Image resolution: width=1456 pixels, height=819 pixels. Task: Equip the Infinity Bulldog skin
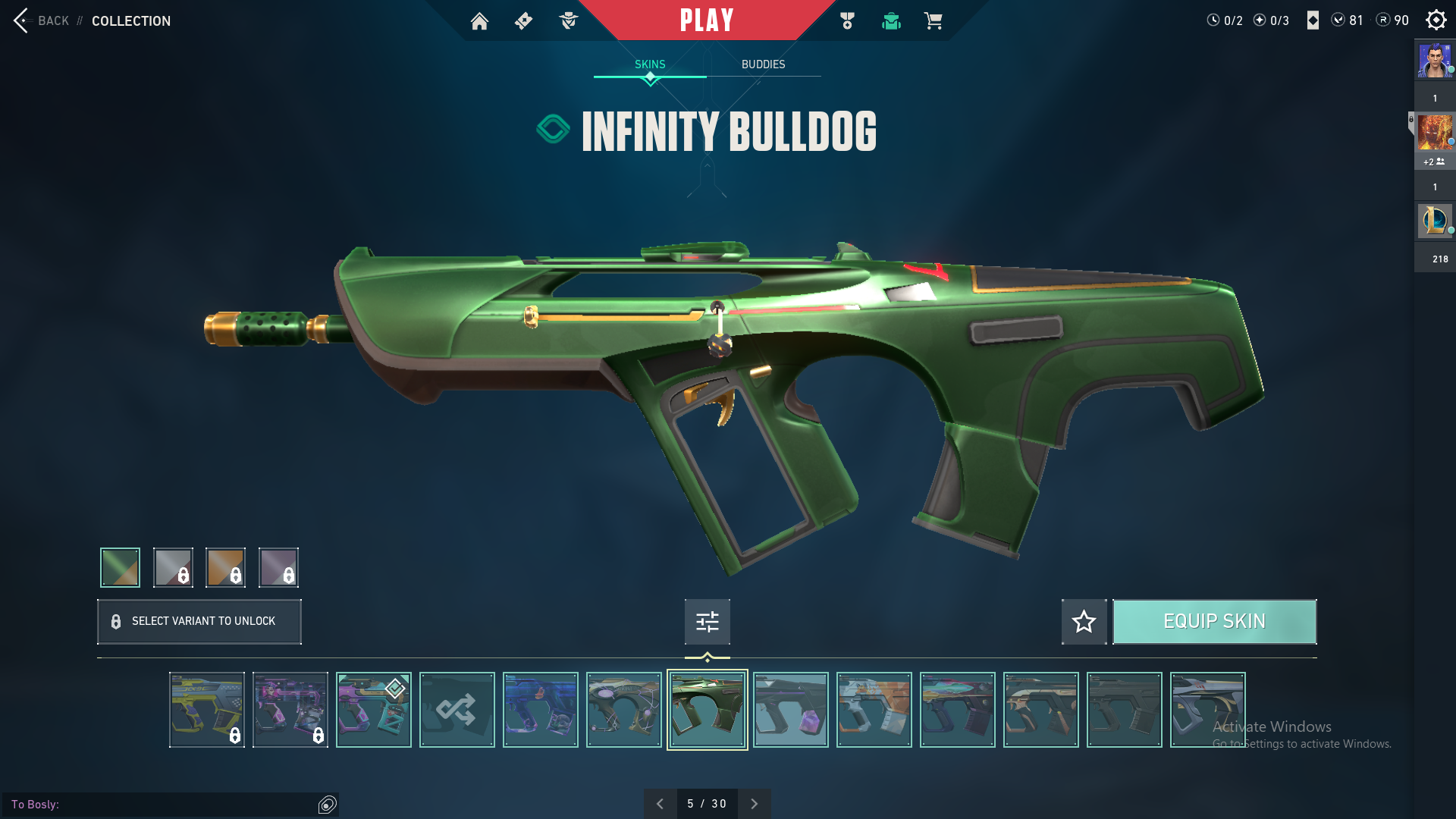pos(1214,622)
